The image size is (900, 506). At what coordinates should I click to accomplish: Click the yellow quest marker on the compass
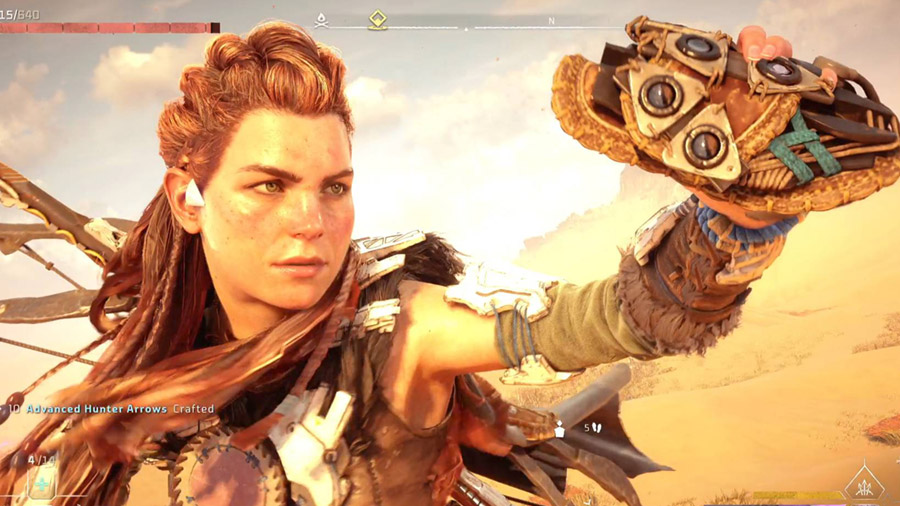[x=378, y=19]
